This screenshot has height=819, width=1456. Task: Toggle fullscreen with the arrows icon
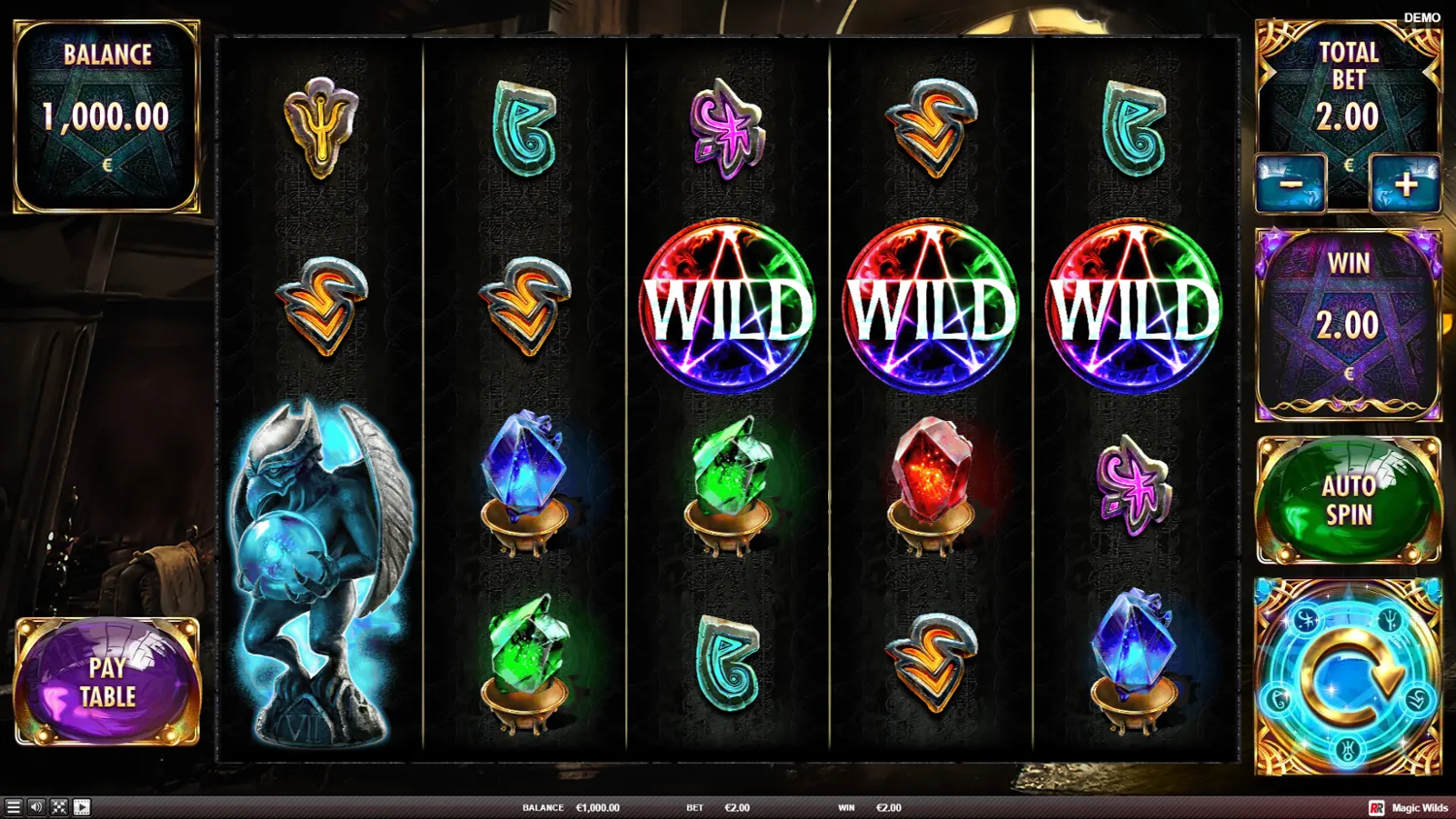click(x=59, y=807)
